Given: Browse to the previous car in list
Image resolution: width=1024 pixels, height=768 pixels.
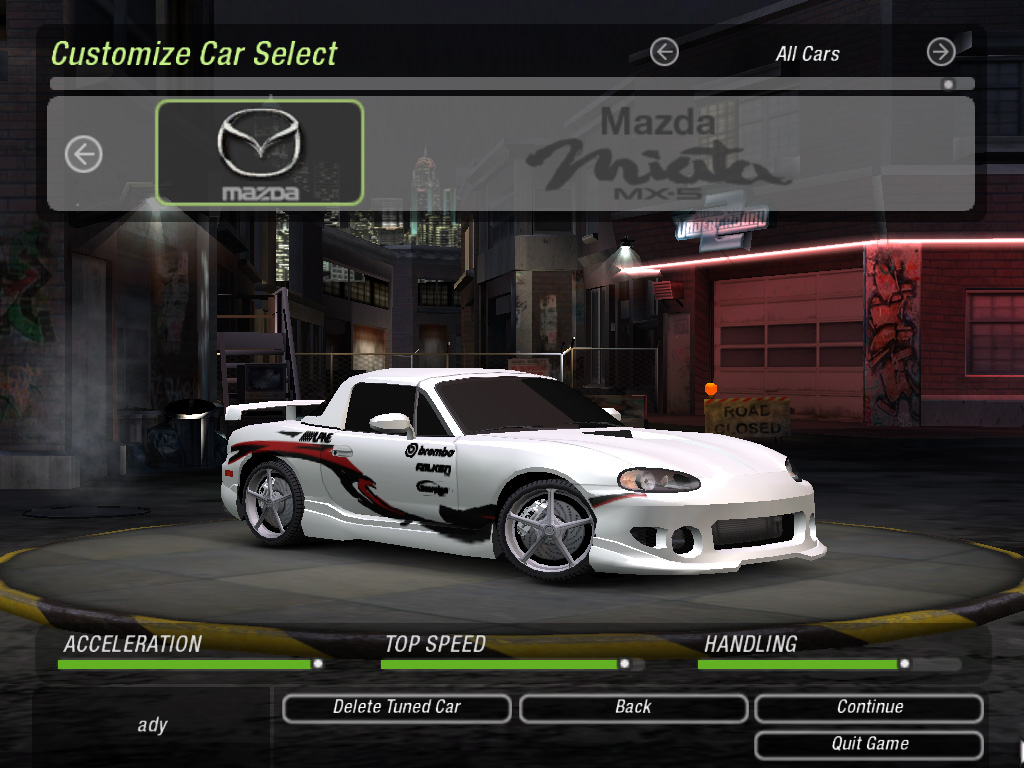Looking at the screenshot, I should coord(84,154).
